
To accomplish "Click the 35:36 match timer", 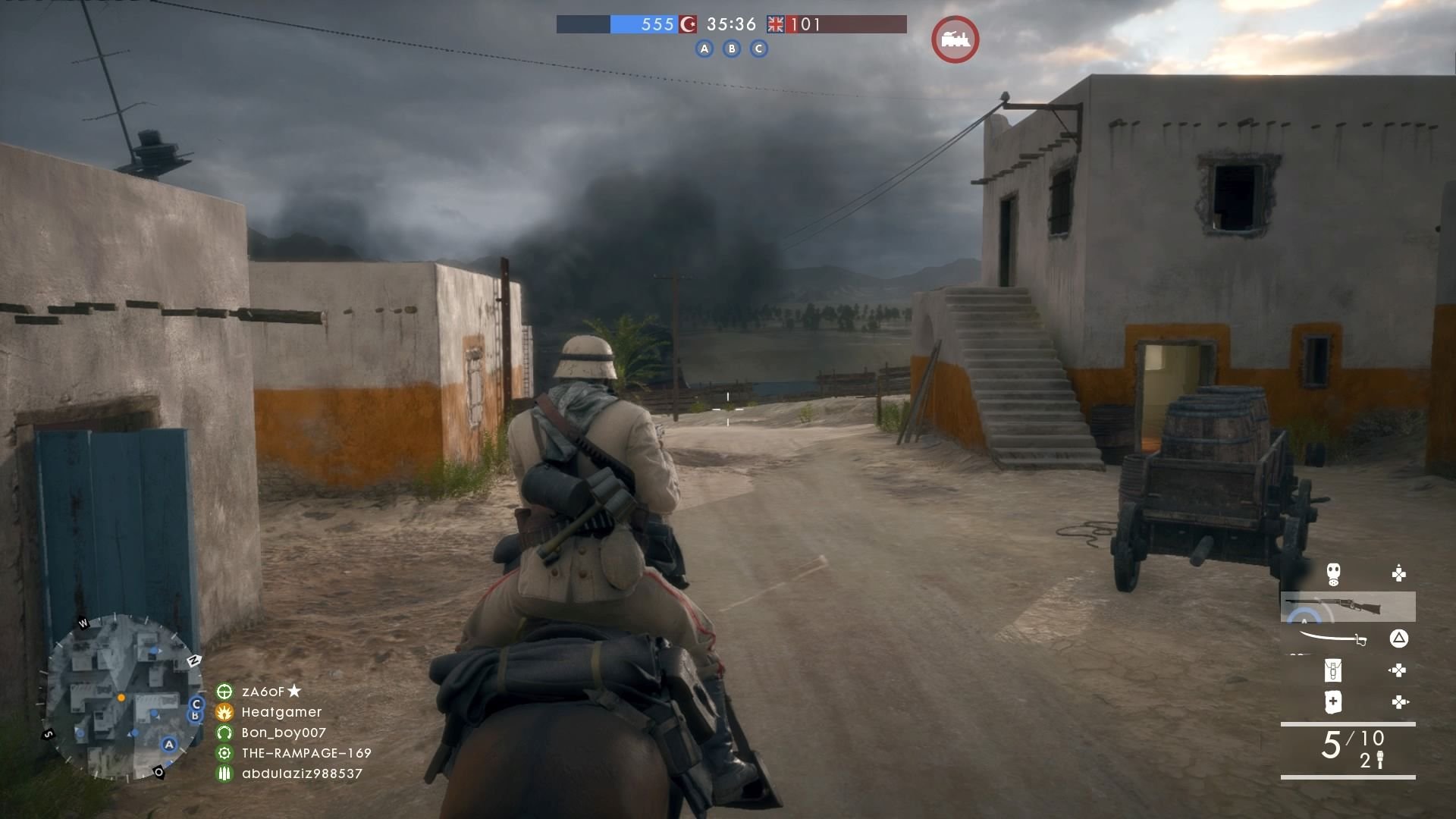I will click(730, 24).
